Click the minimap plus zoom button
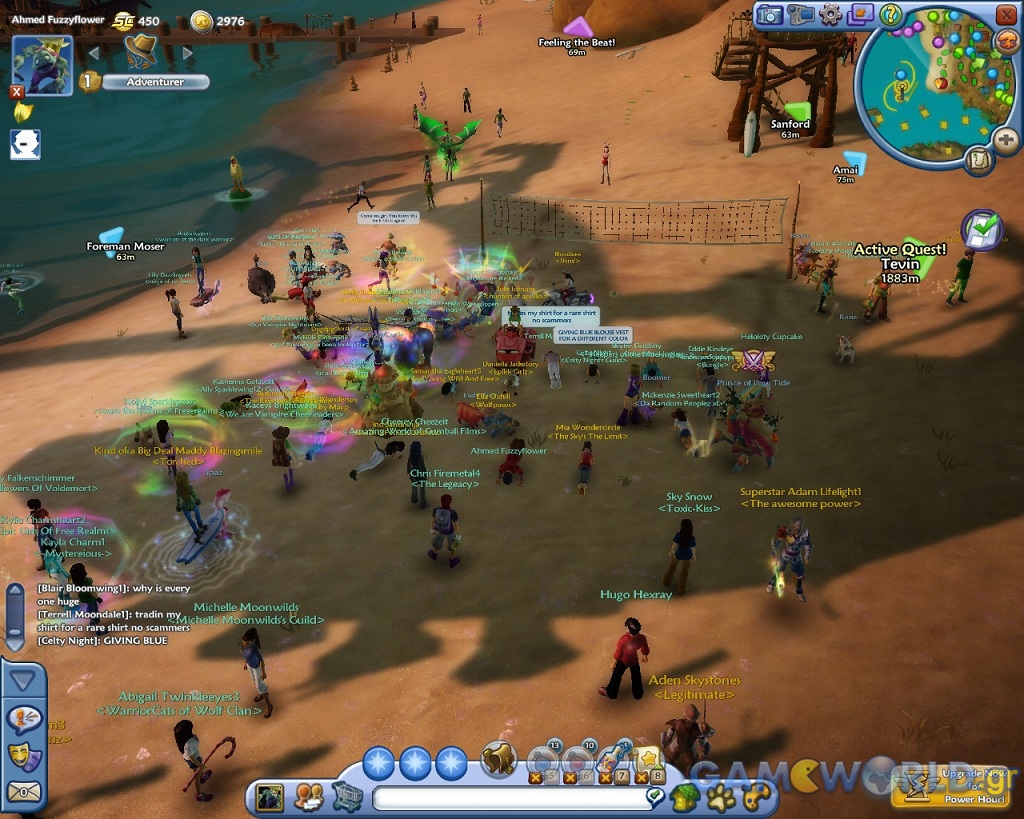The height and width of the screenshot is (819, 1024). pyautogui.click(x=1005, y=140)
